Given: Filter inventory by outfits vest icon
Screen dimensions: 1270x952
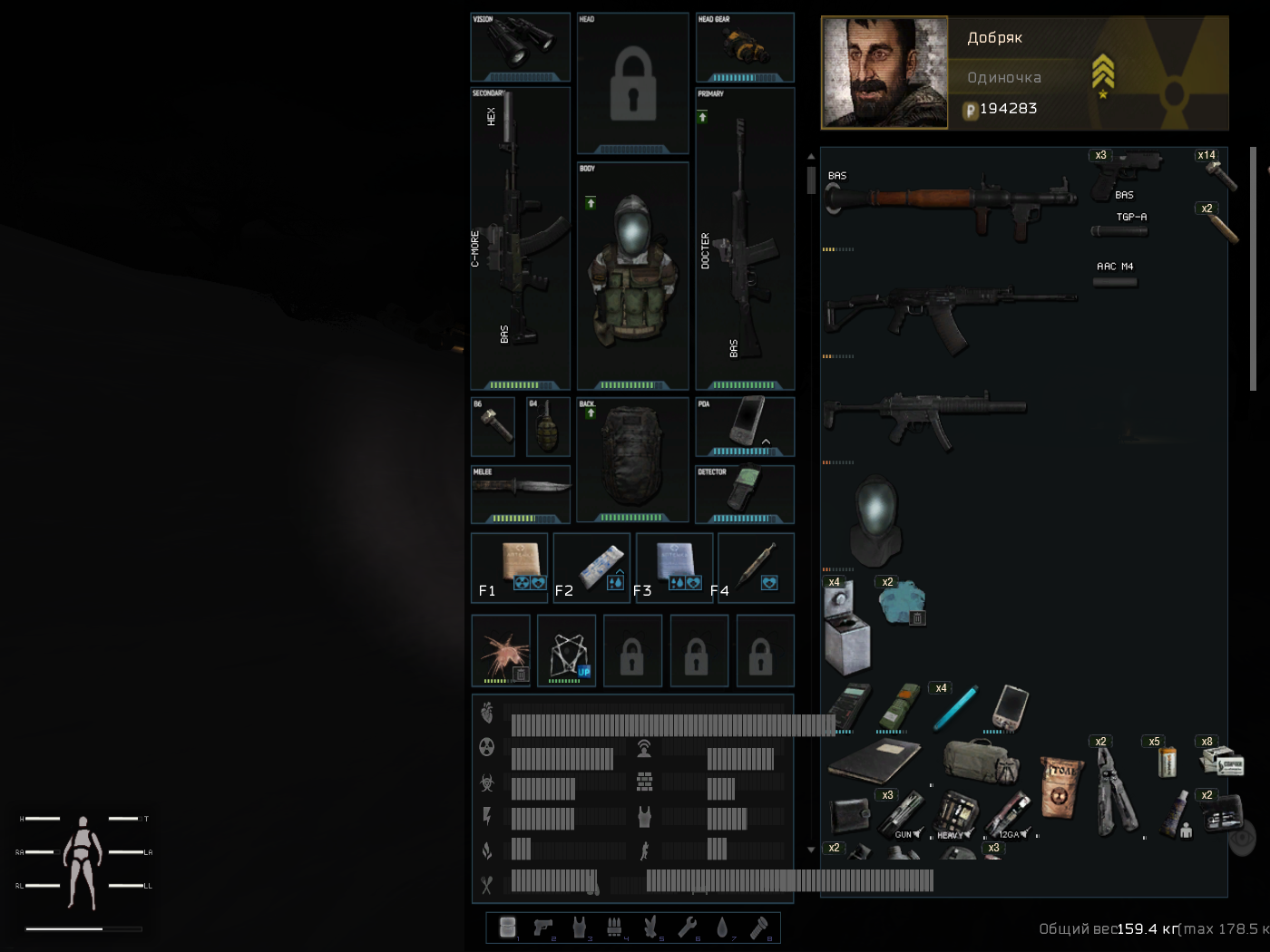Looking at the screenshot, I should (x=579, y=927).
